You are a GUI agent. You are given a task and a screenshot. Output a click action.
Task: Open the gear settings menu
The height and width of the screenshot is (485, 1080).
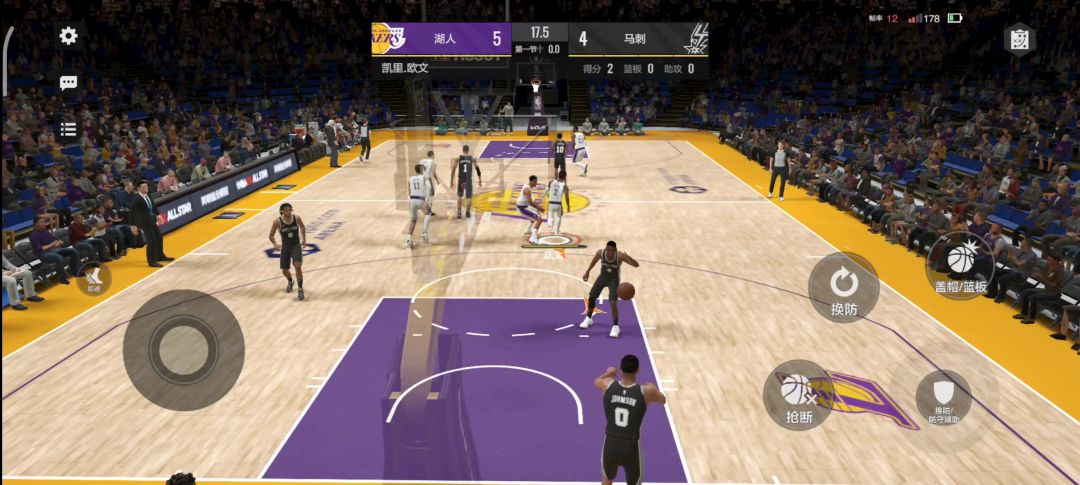point(68,36)
